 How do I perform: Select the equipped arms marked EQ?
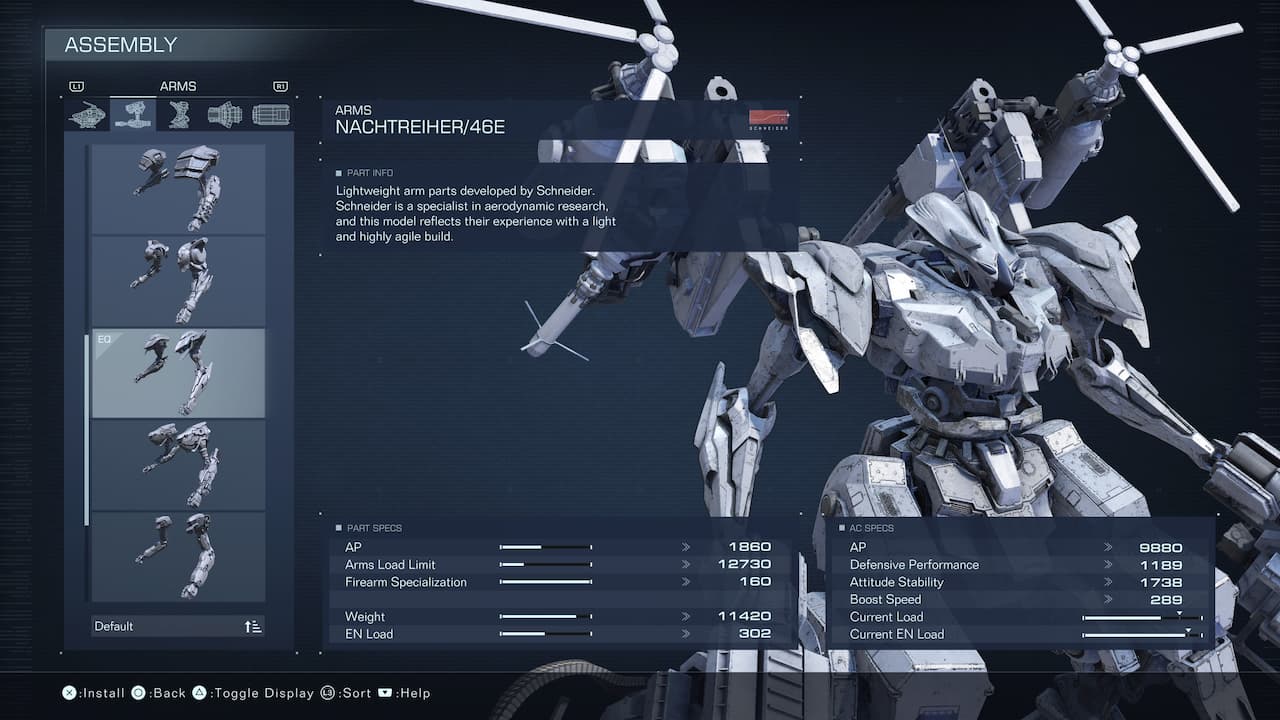(178, 373)
